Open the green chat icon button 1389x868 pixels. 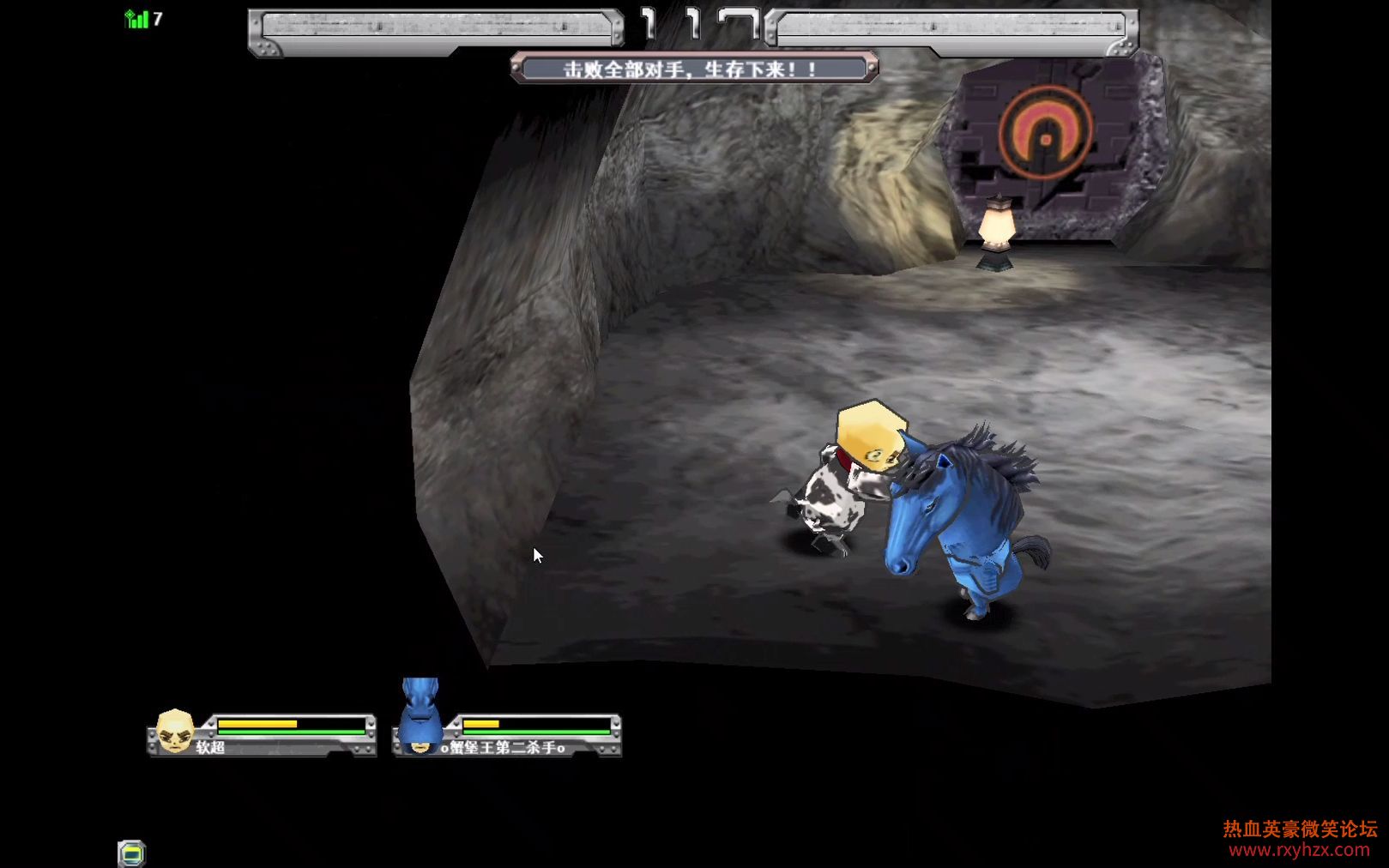[131, 853]
